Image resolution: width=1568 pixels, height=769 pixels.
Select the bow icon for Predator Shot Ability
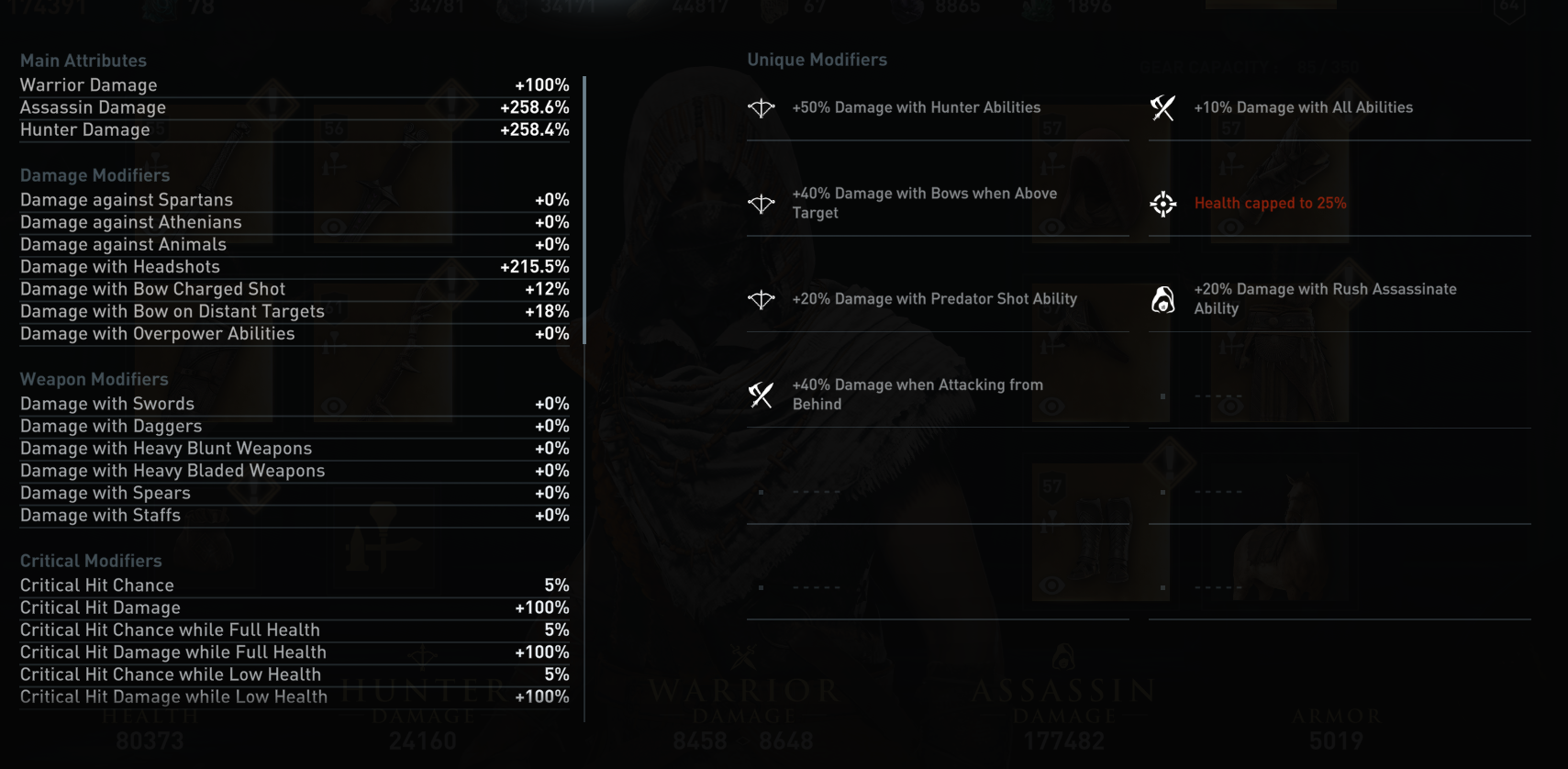[760, 299]
